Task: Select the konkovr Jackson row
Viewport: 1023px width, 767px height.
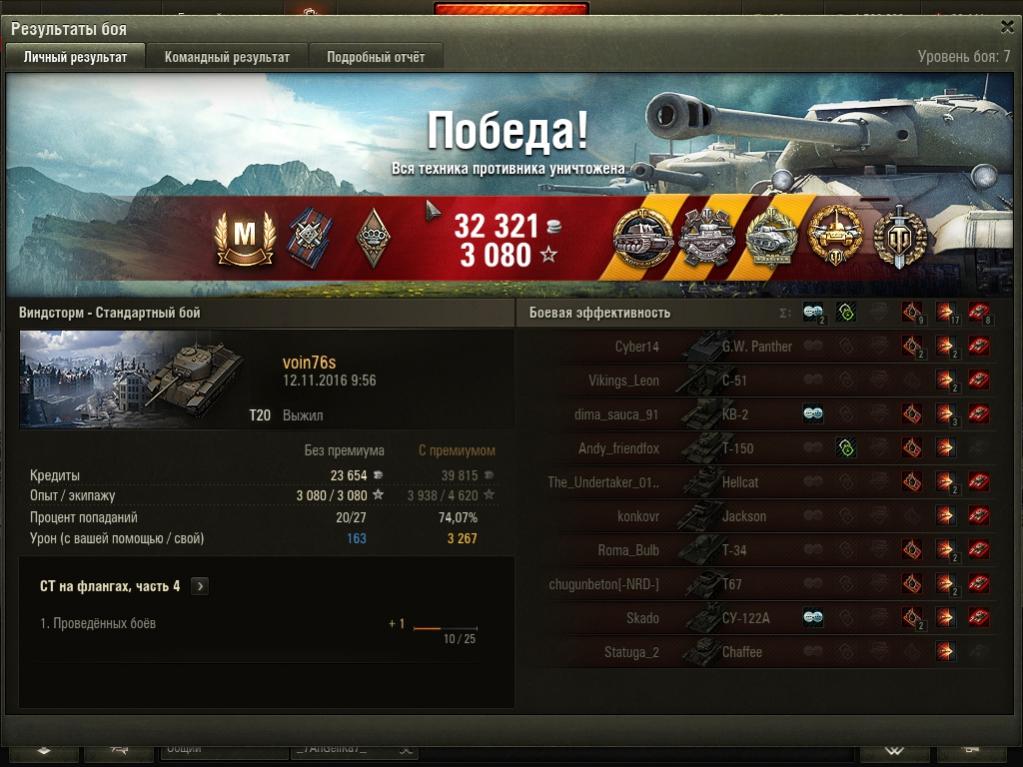Action: (760, 517)
